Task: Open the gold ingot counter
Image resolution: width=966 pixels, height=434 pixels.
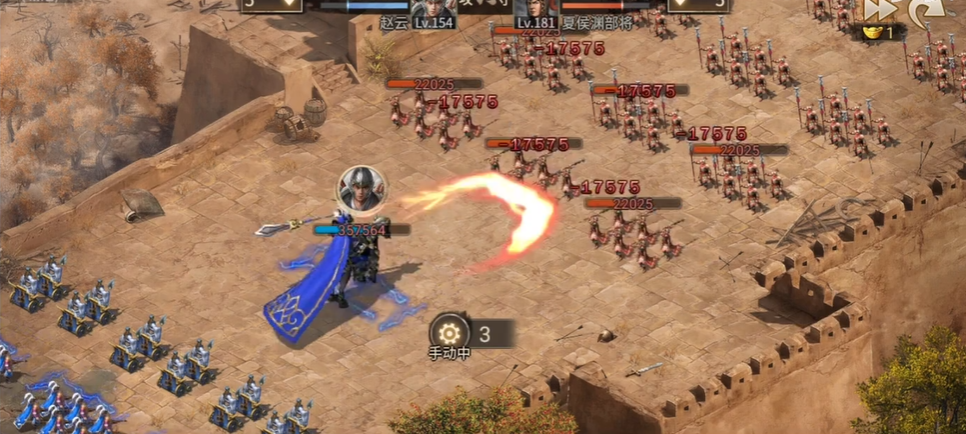Action: coord(878,32)
